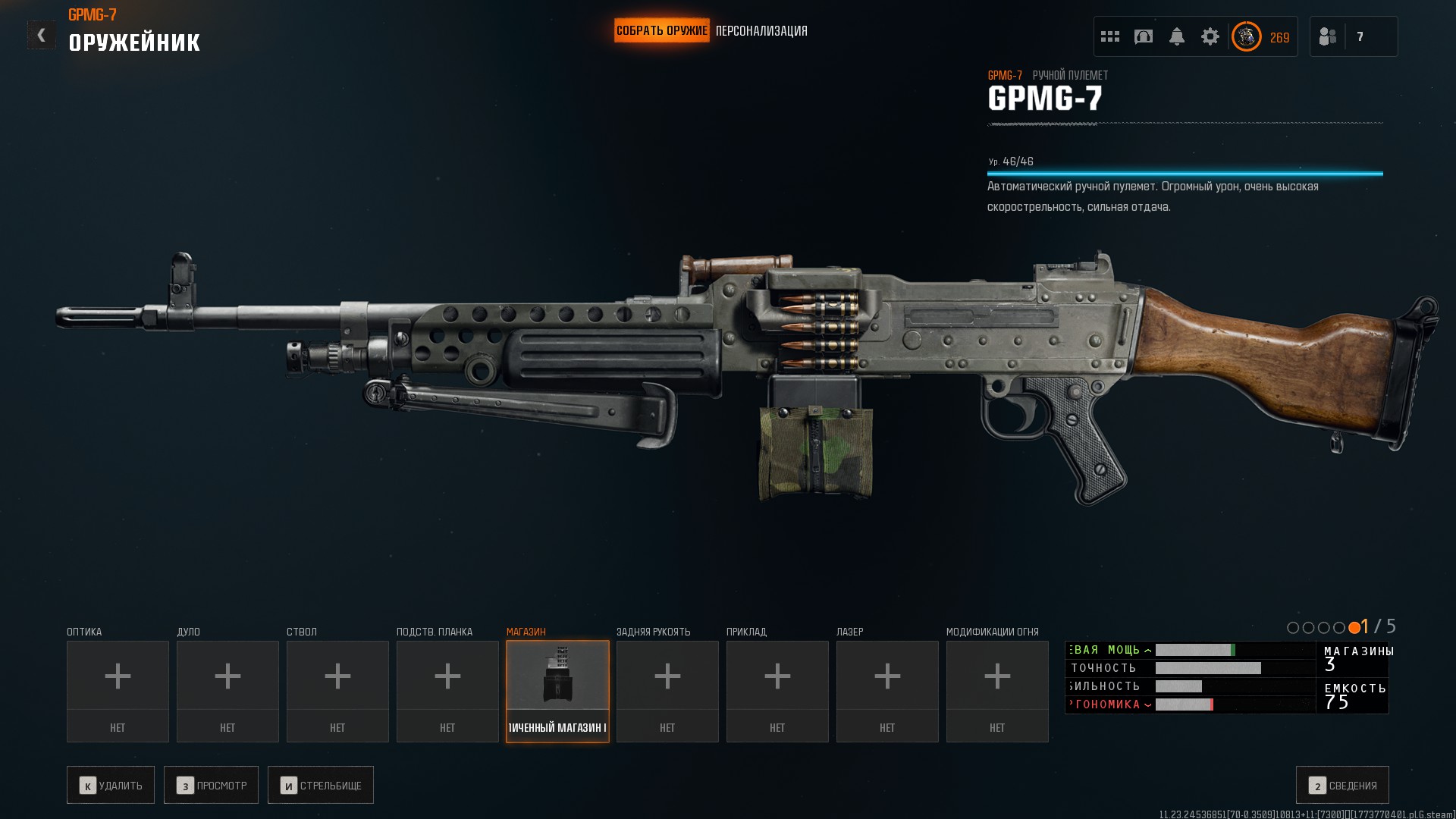Open the player profile emblem
The height and width of the screenshot is (819, 1456).
1246,36
